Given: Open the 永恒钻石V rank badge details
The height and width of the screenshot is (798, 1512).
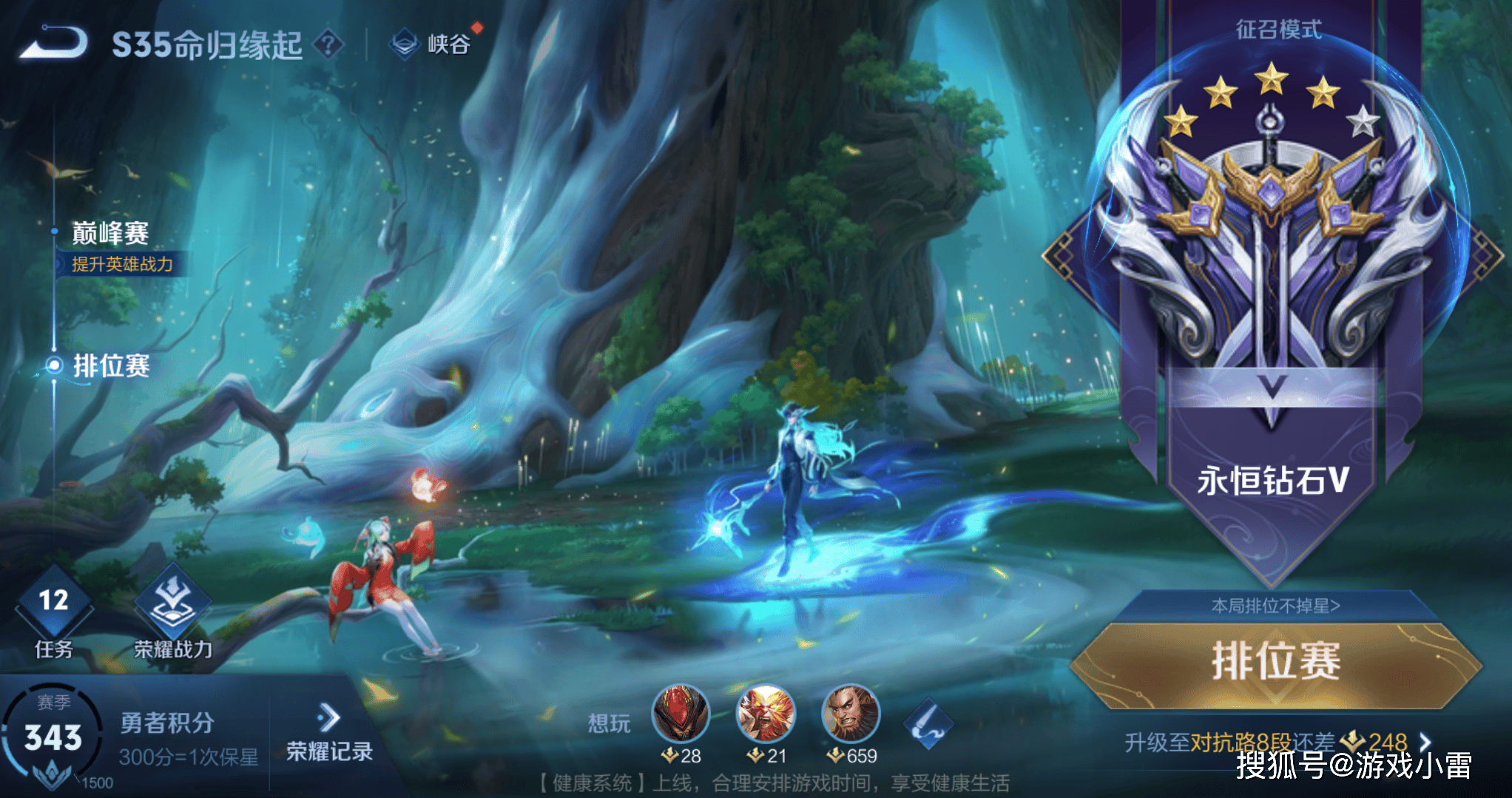Looking at the screenshot, I should tap(1271, 296).
